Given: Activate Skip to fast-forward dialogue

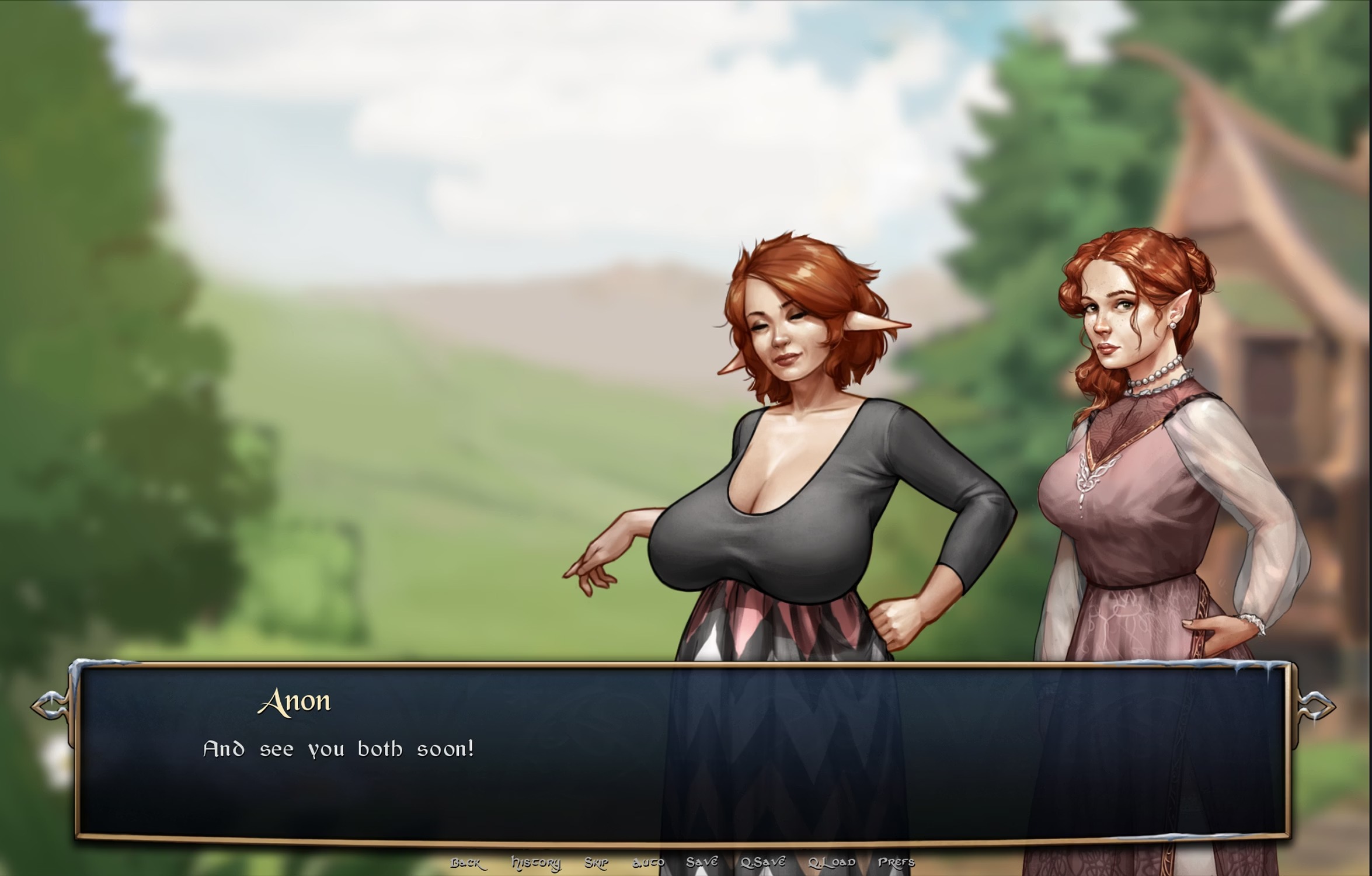Looking at the screenshot, I should click(x=596, y=863).
